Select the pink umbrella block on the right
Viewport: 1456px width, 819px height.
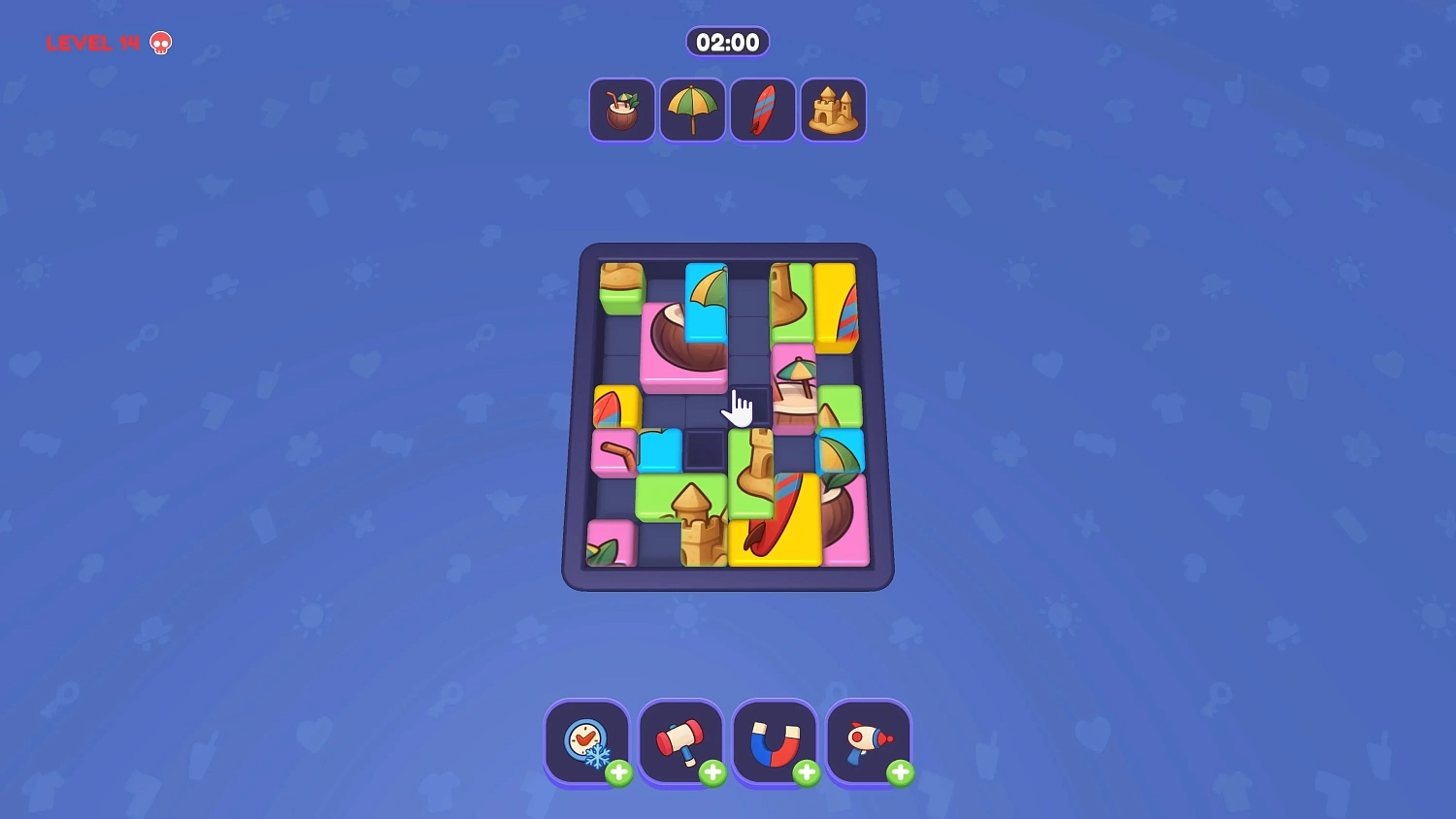coord(796,388)
